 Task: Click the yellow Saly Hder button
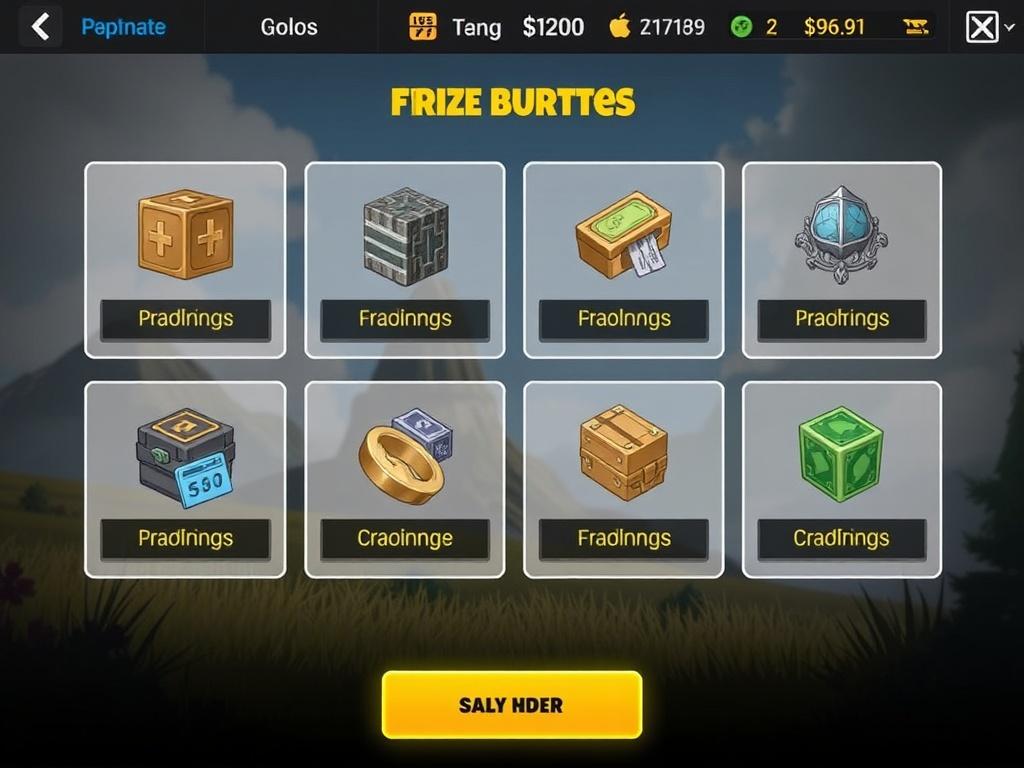511,705
